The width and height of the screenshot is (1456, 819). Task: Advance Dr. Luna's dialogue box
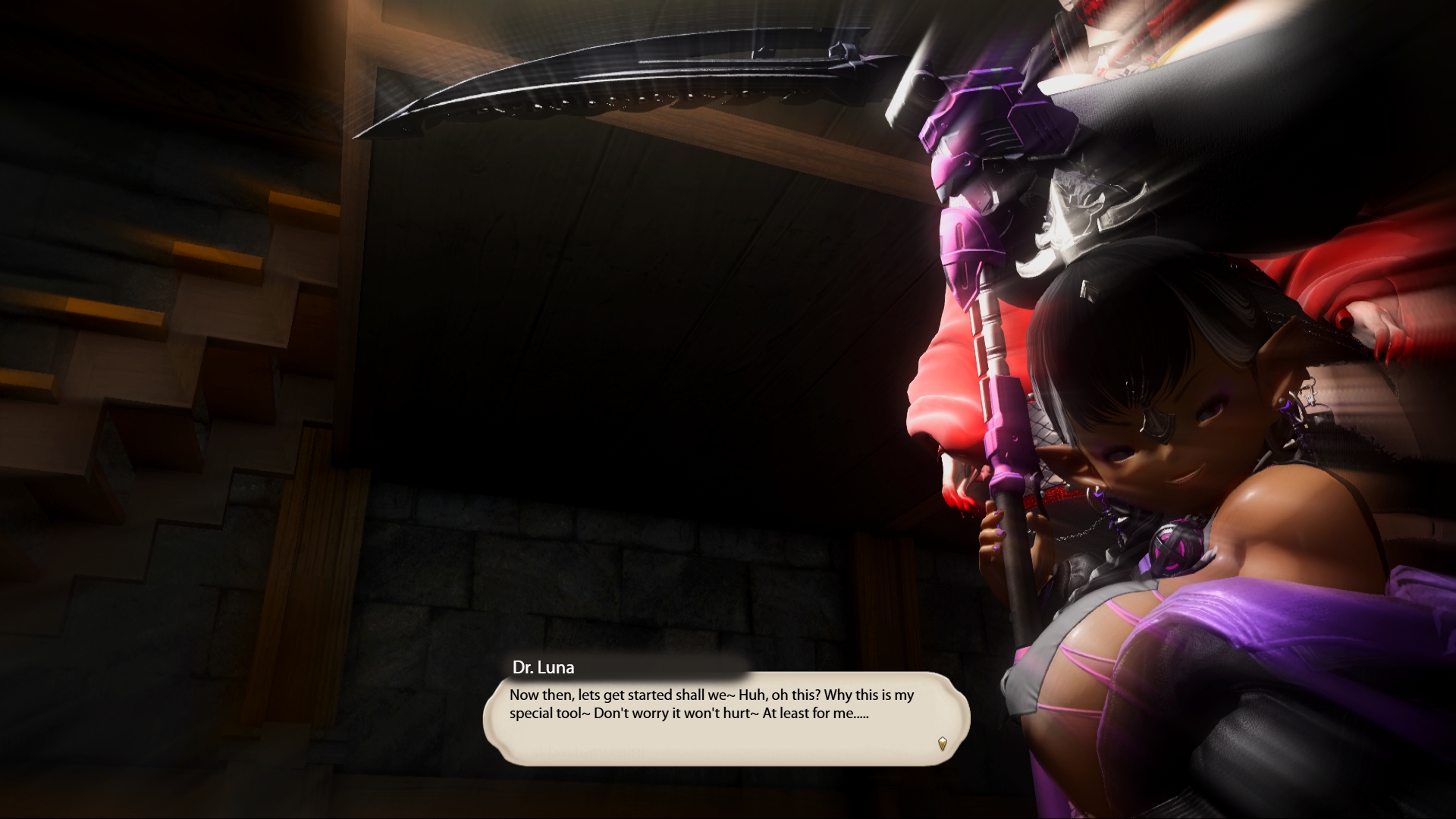point(726,717)
